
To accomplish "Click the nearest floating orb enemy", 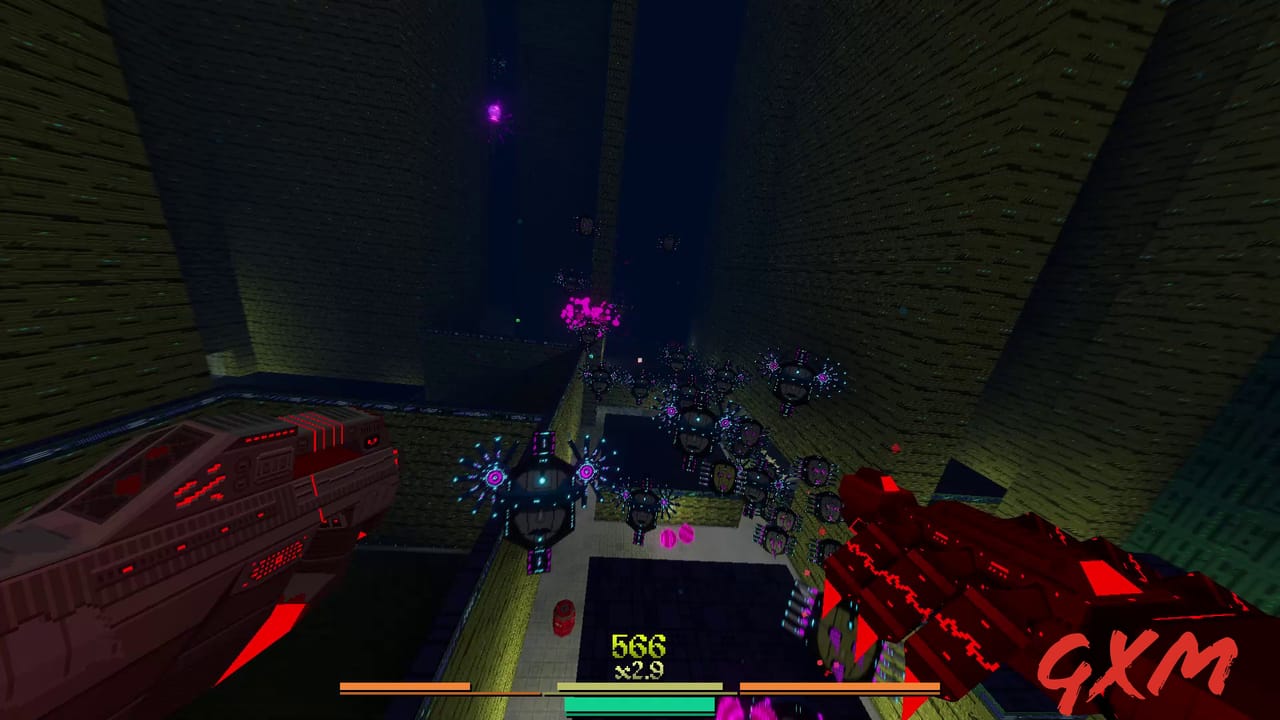I will tap(540, 500).
